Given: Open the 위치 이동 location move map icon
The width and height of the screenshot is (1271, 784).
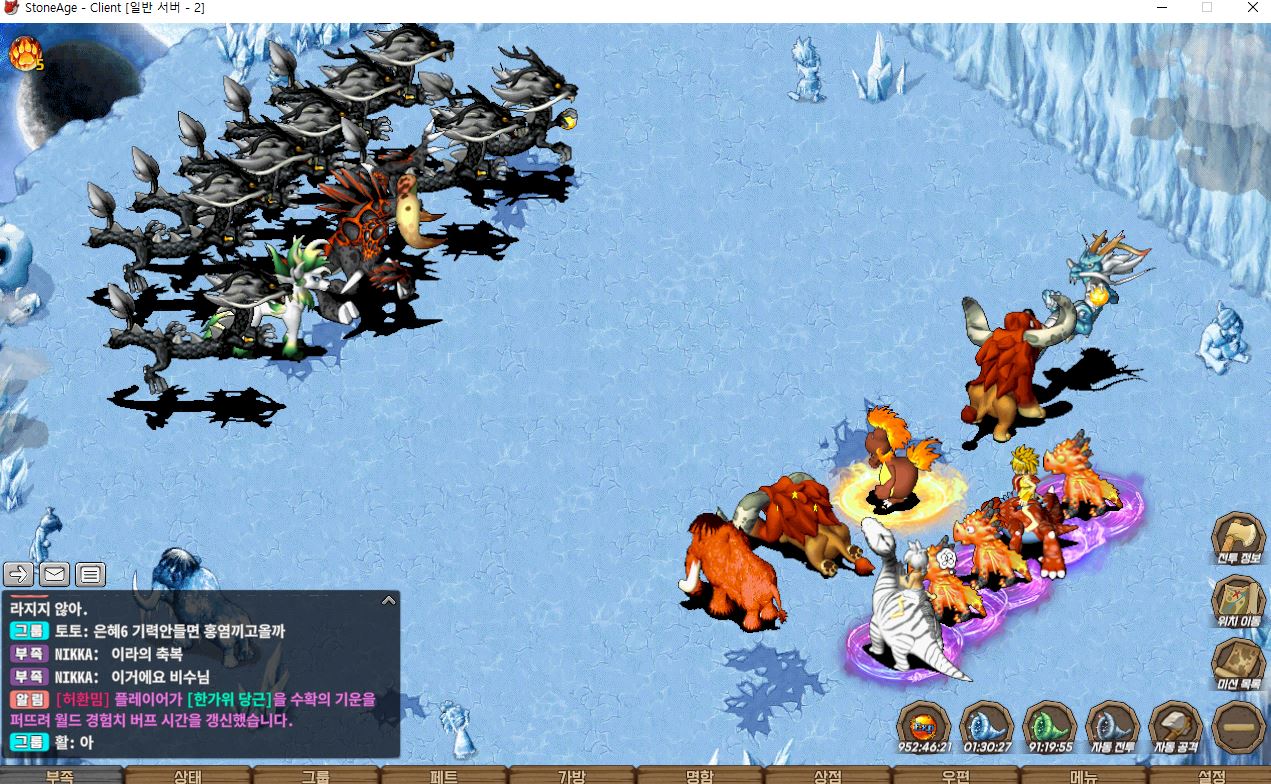Looking at the screenshot, I should [1239, 602].
